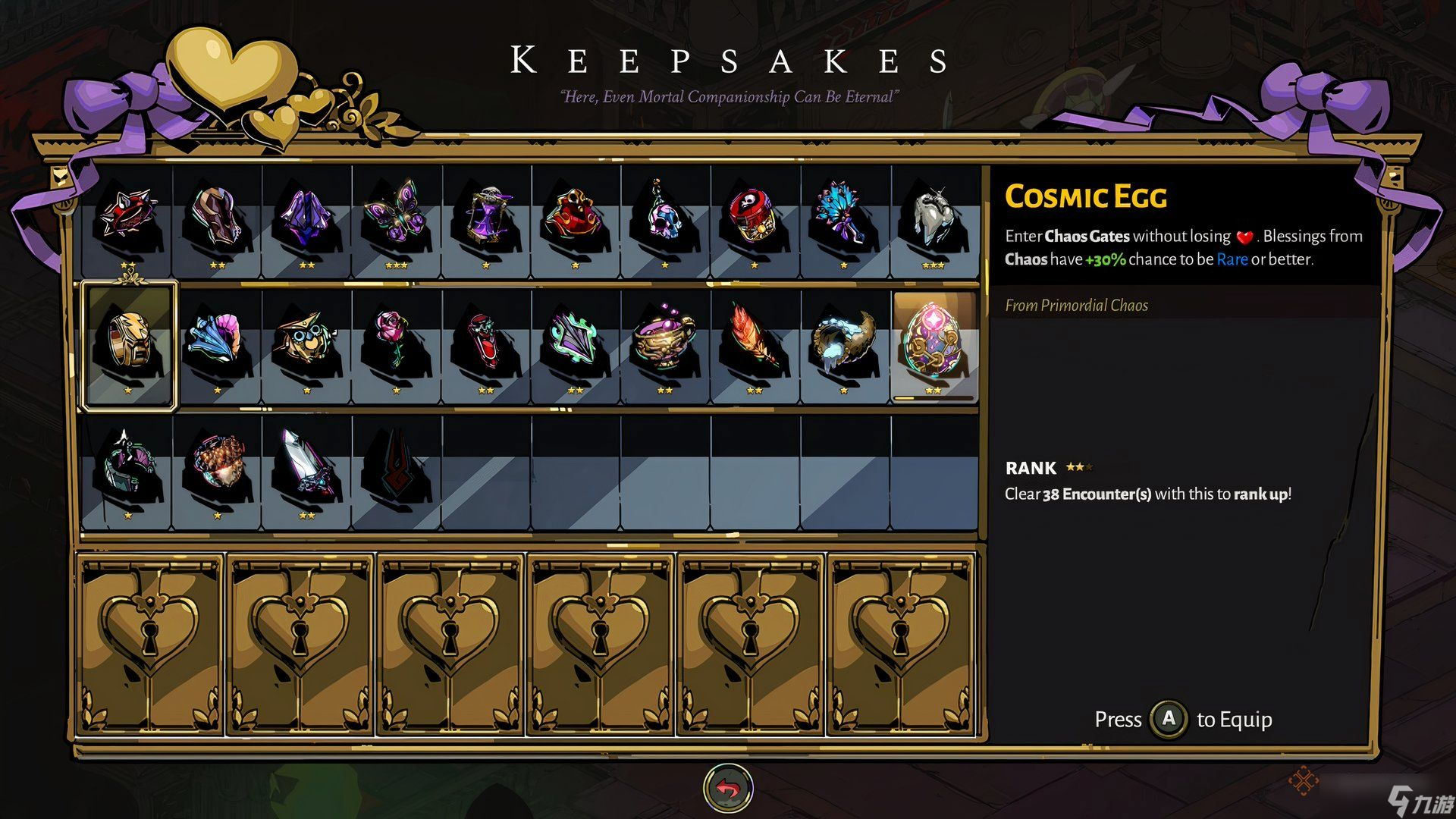Choose the overflowing golden cup keepsake
Screen dimensions: 1456x819
(665, 346)
